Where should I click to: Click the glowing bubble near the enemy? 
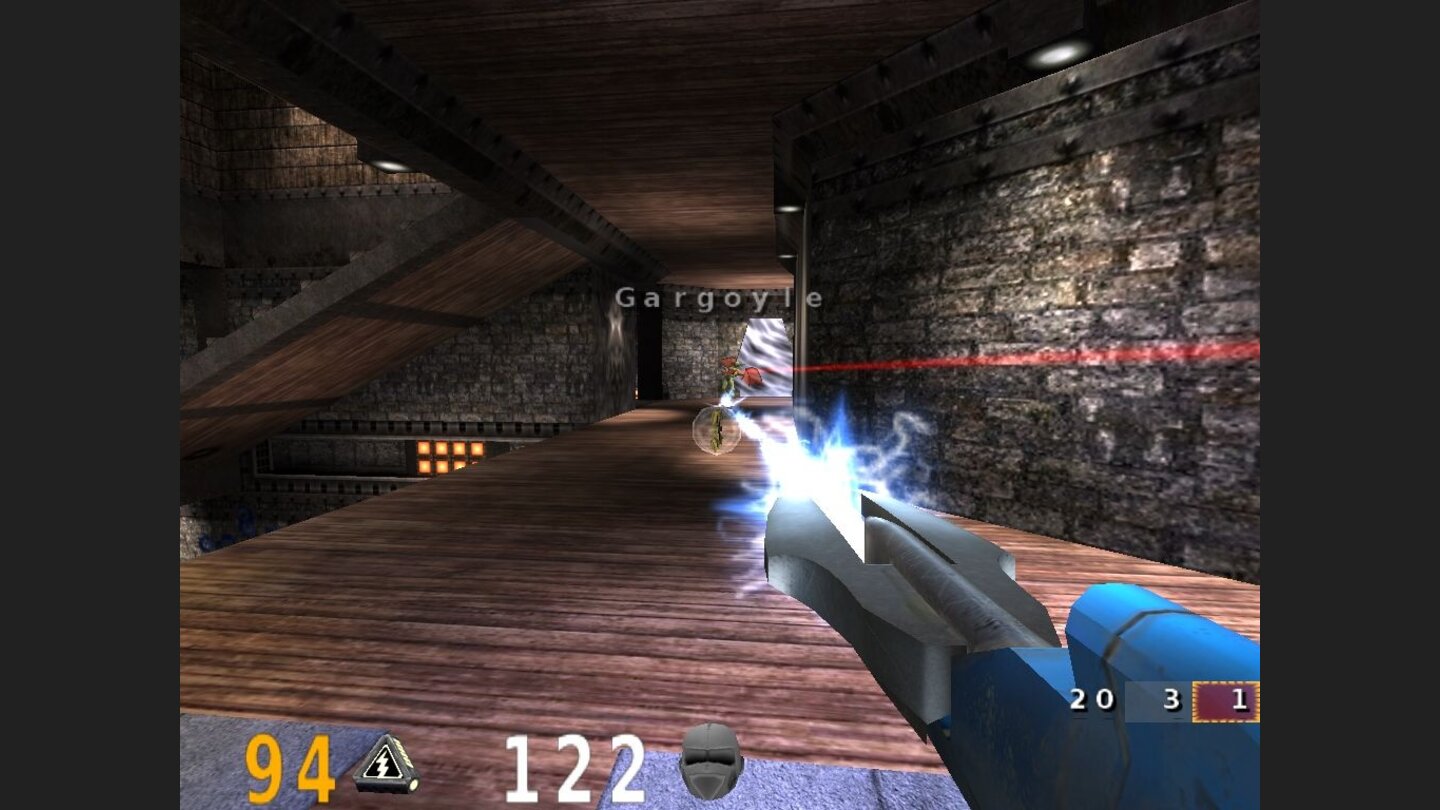point(715,432)
